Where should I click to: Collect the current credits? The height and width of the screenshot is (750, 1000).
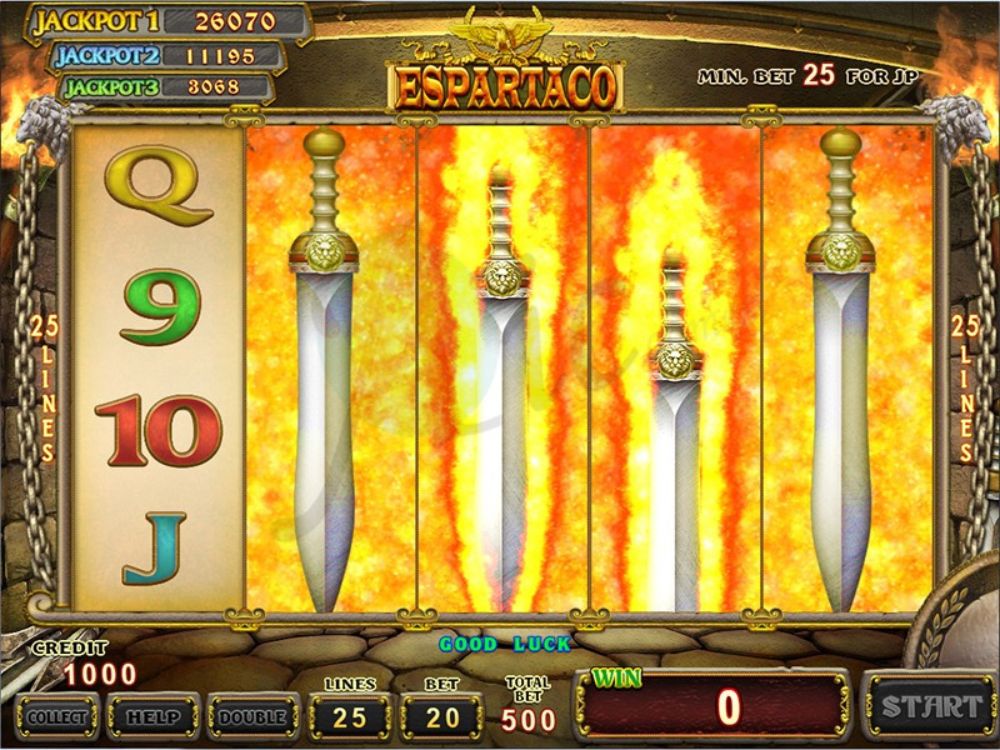pyautogui.click(x=57, y=716)
